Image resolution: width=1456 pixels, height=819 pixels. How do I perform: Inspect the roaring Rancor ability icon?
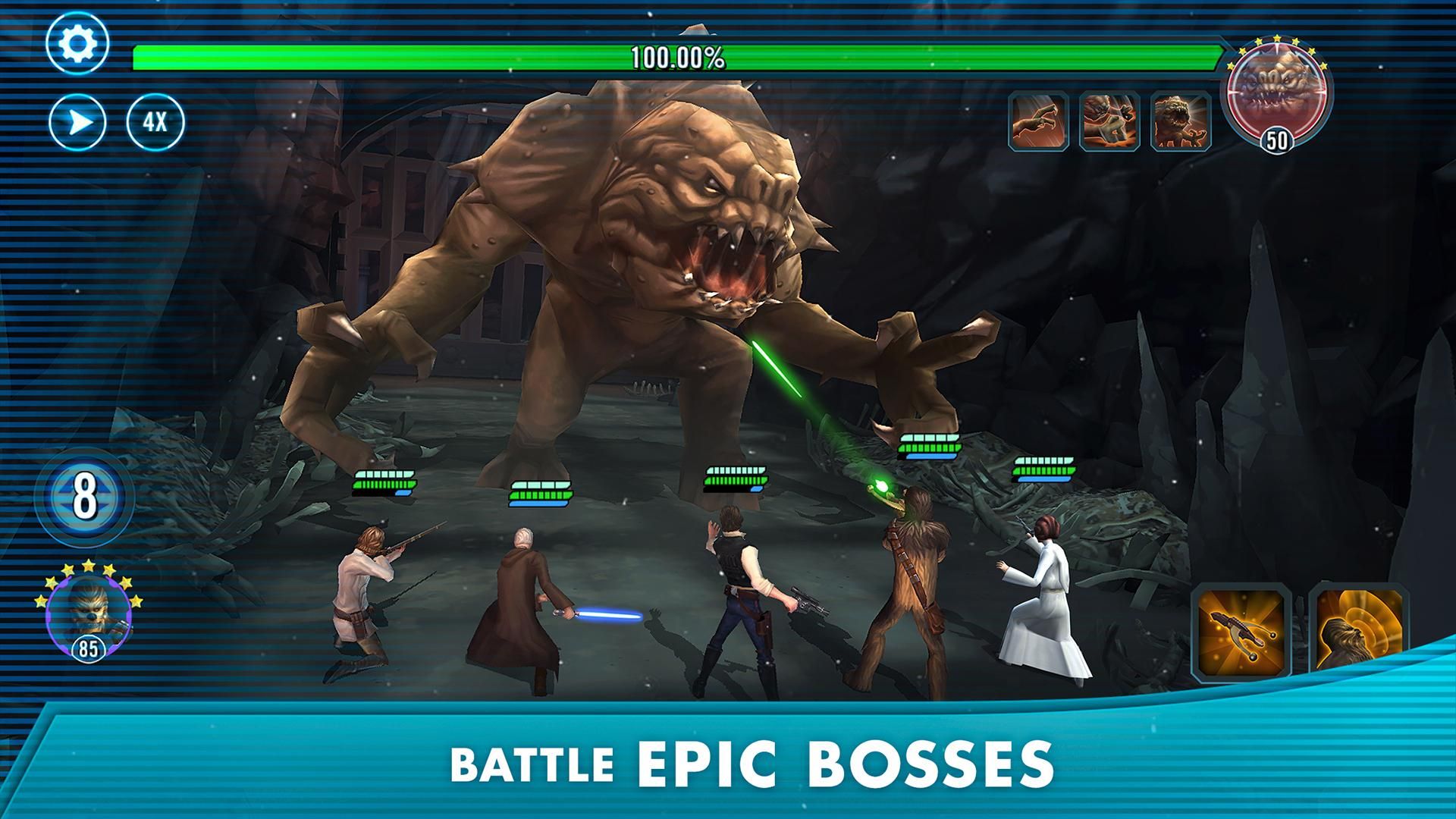(x=1181, y=121)
